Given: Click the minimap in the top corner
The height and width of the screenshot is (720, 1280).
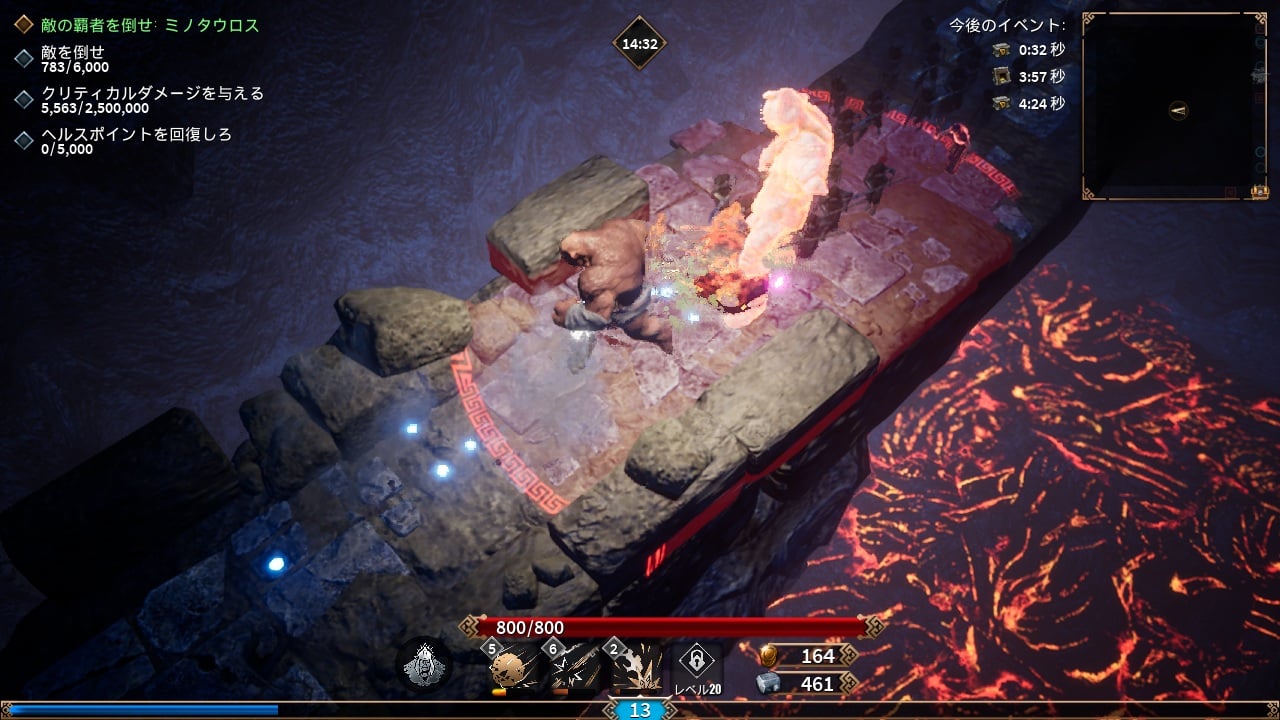Looking at the screenshot, I should click(x=1174, y=106).
